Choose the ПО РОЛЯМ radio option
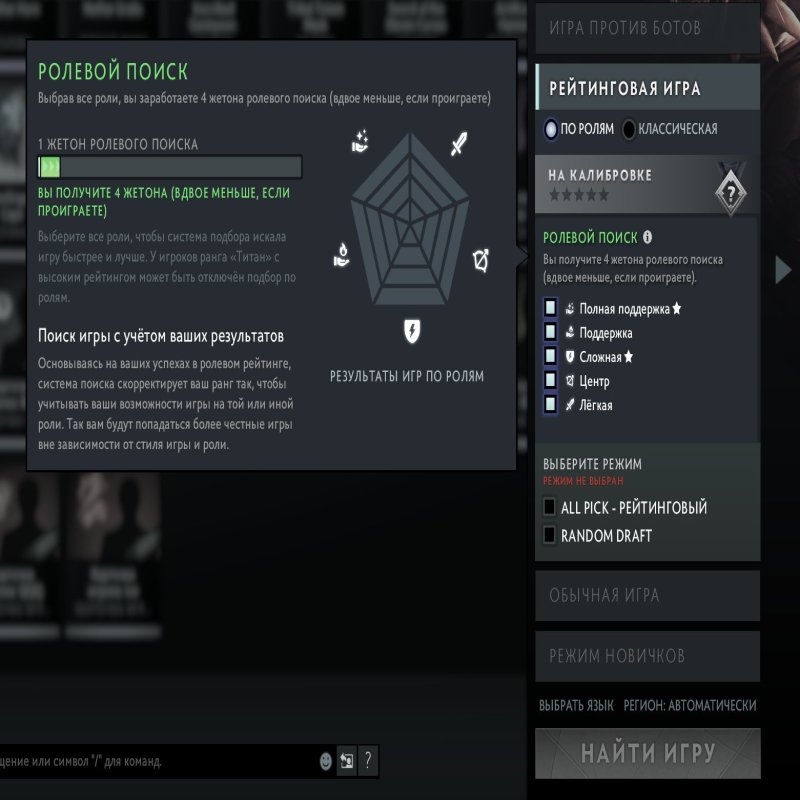Screen dimensions: 800x800 [551, 129]
